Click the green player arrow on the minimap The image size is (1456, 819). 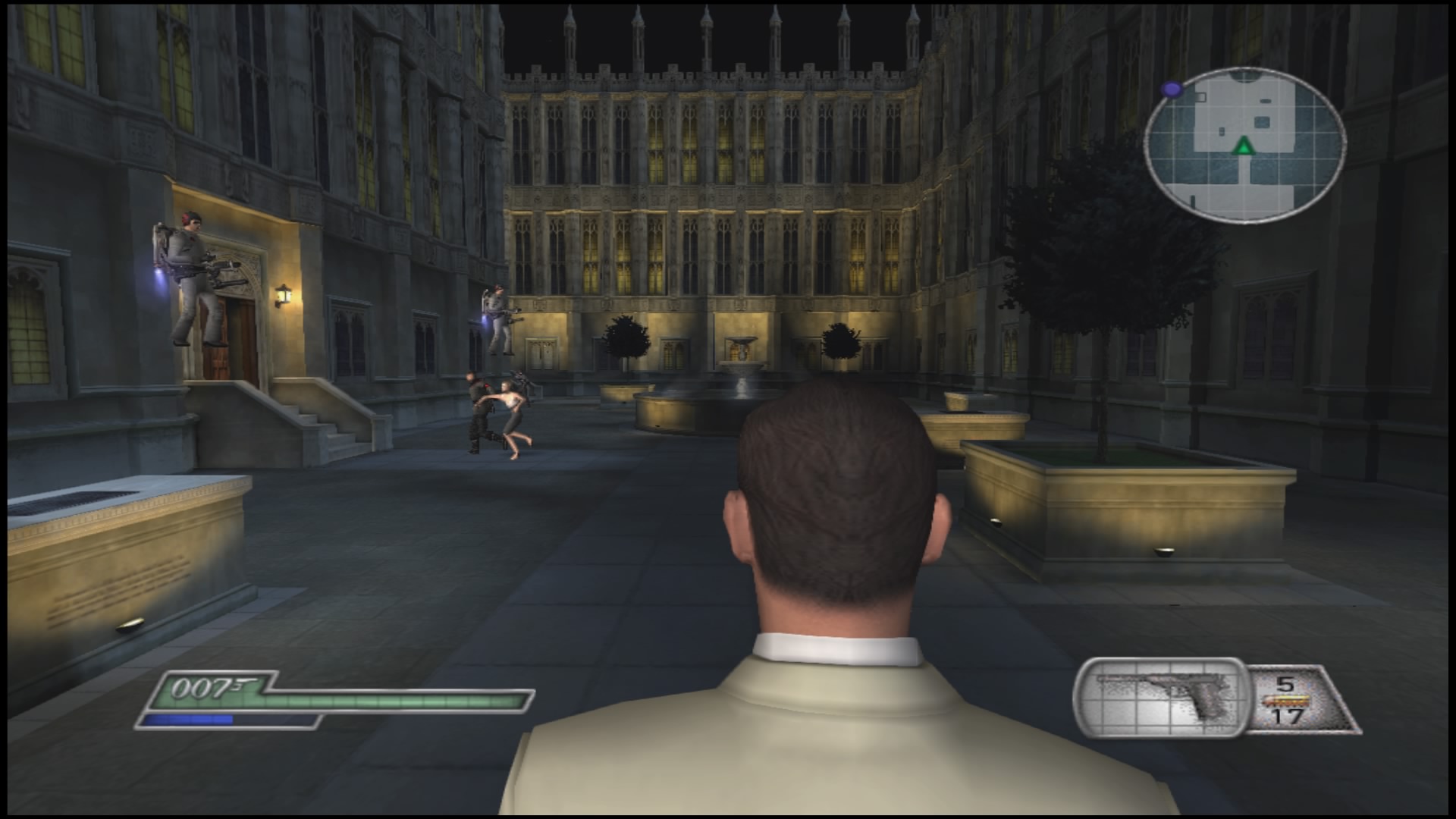pyautogui.click(x=1244, y=146)
